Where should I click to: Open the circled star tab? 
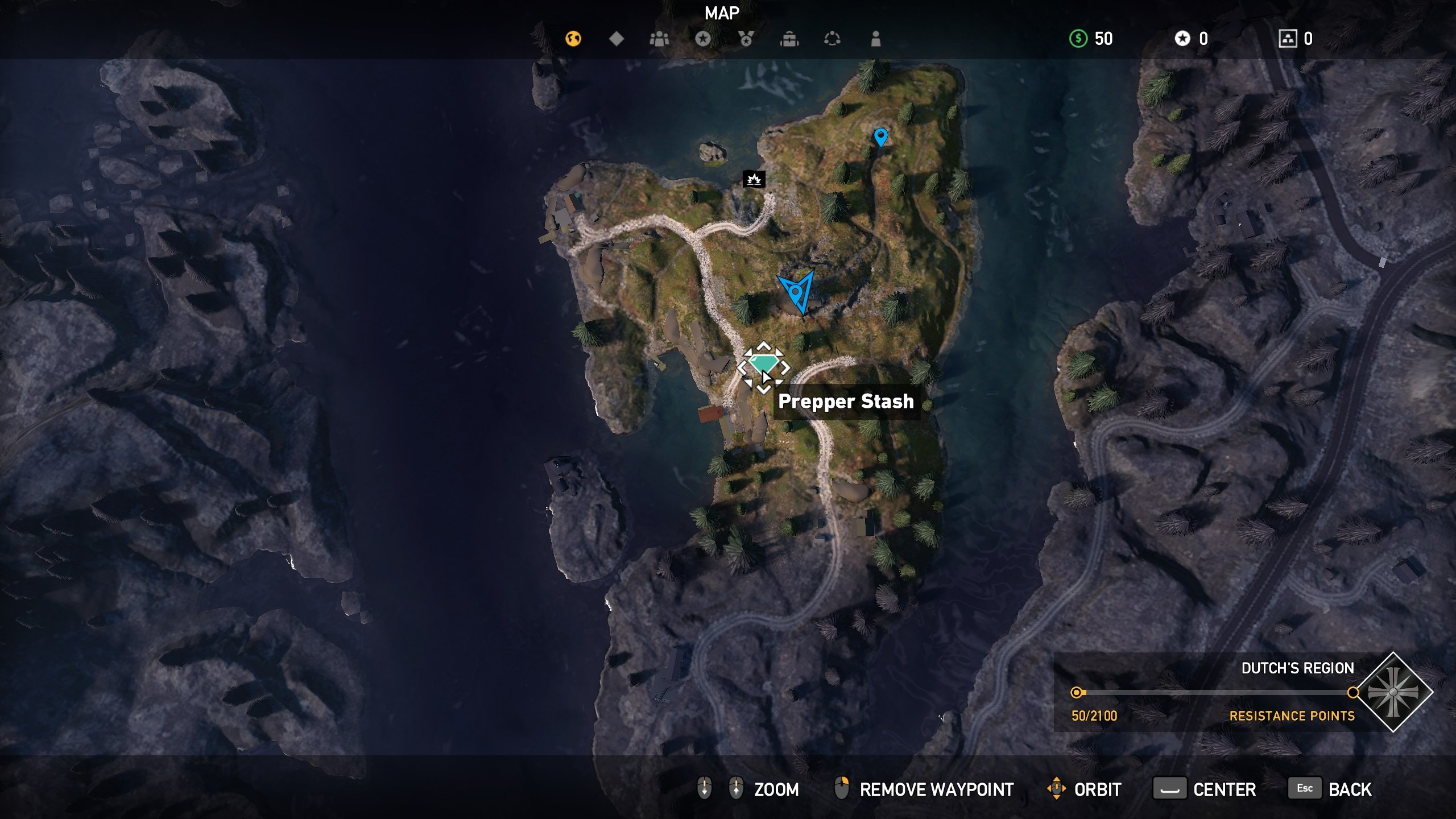[703, 39]
